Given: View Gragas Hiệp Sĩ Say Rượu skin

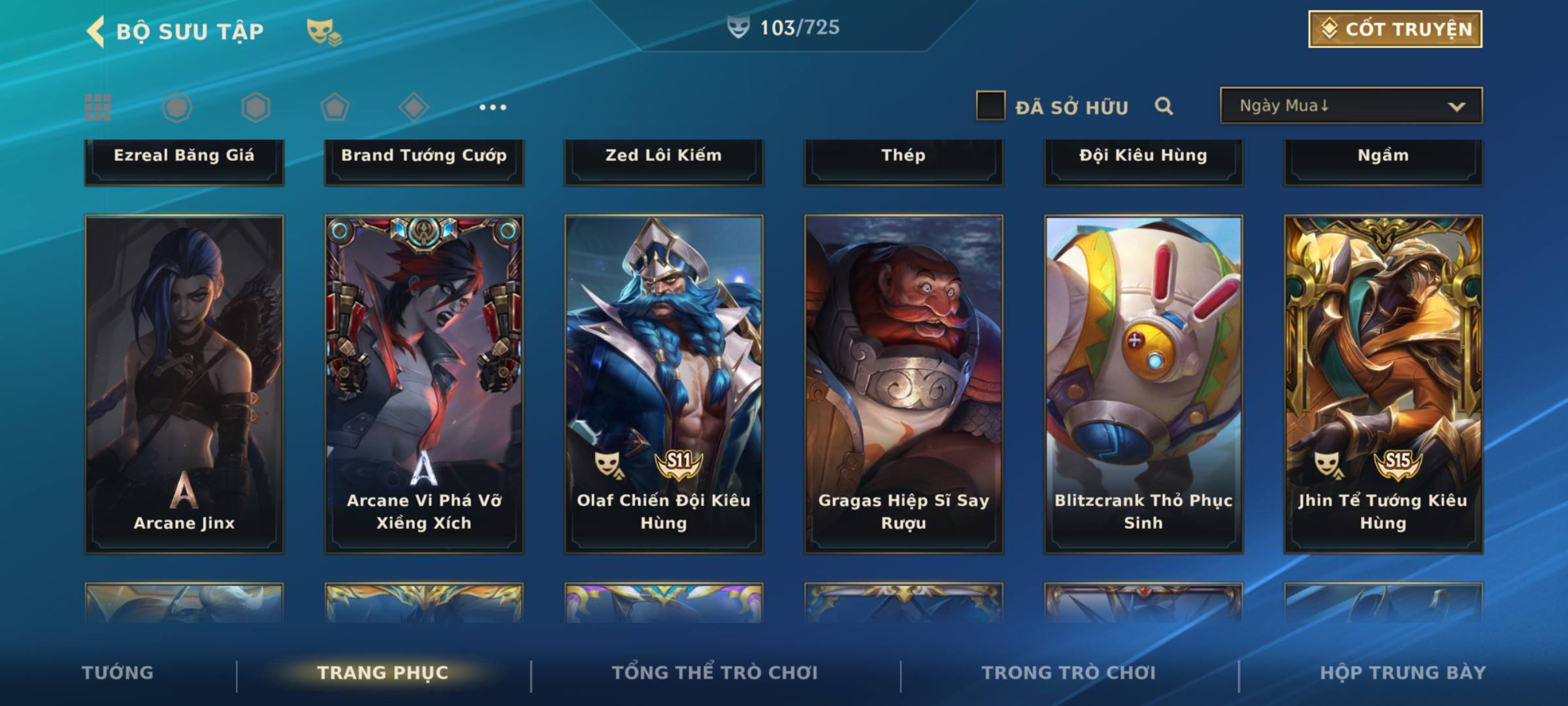Looking at the screenshot, I should (904, 384).
